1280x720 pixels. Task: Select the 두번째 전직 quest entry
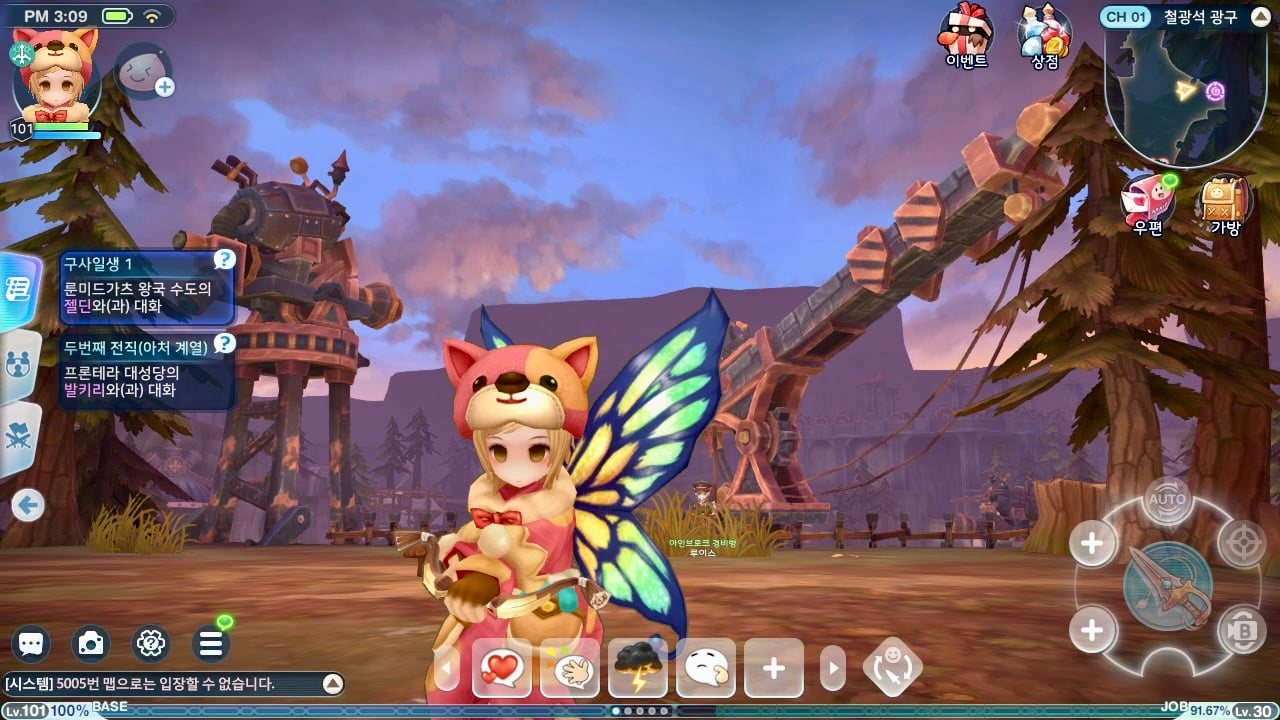point(146,371)
